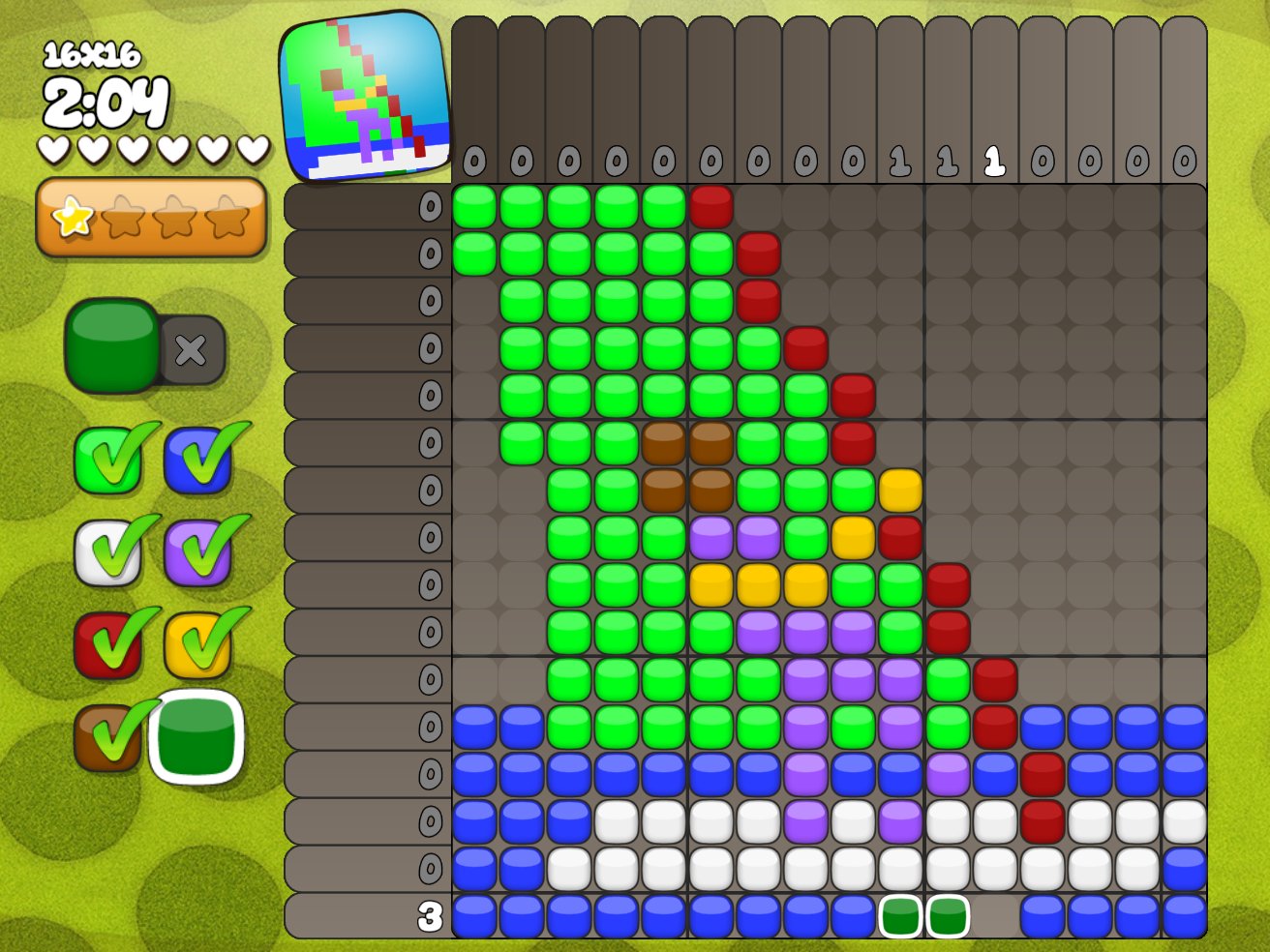Choose the red color swatch
Image resolution: width=1270 pixels, height=952 pixels.
coord(106,644)
